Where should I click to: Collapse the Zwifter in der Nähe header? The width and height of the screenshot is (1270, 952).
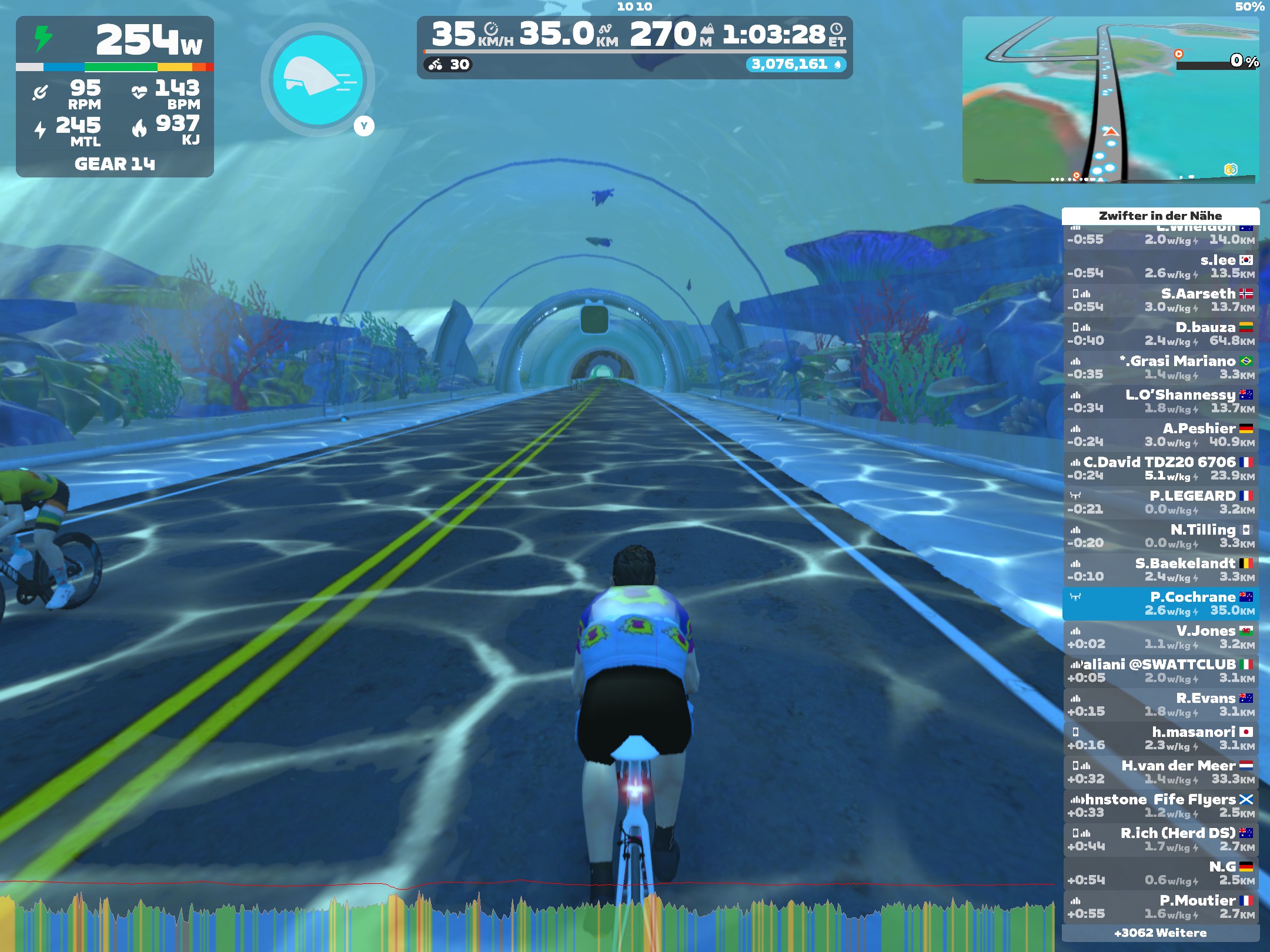click(1161, 216)
